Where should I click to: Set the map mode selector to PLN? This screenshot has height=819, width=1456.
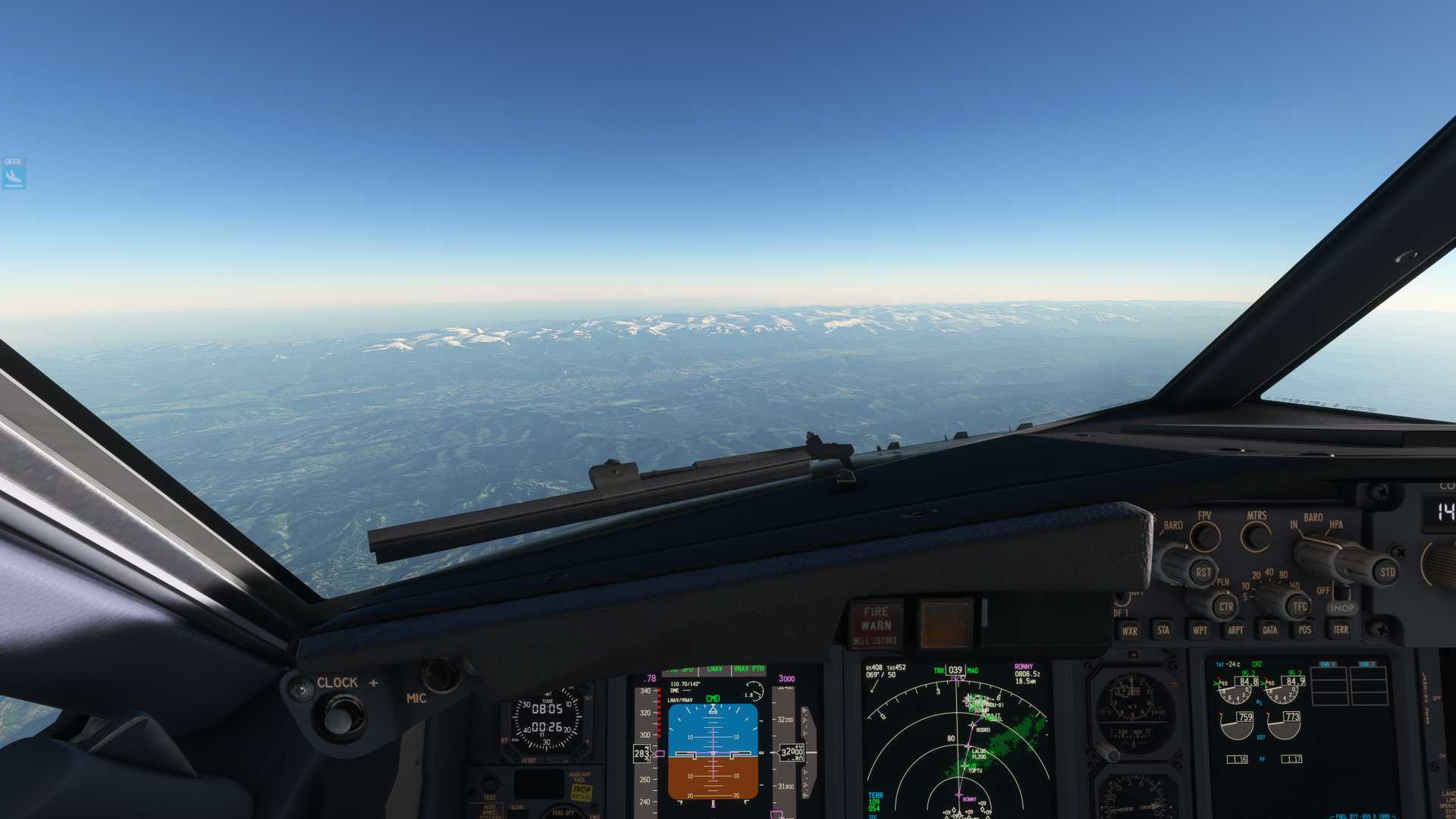click(x=1223, y=581)
